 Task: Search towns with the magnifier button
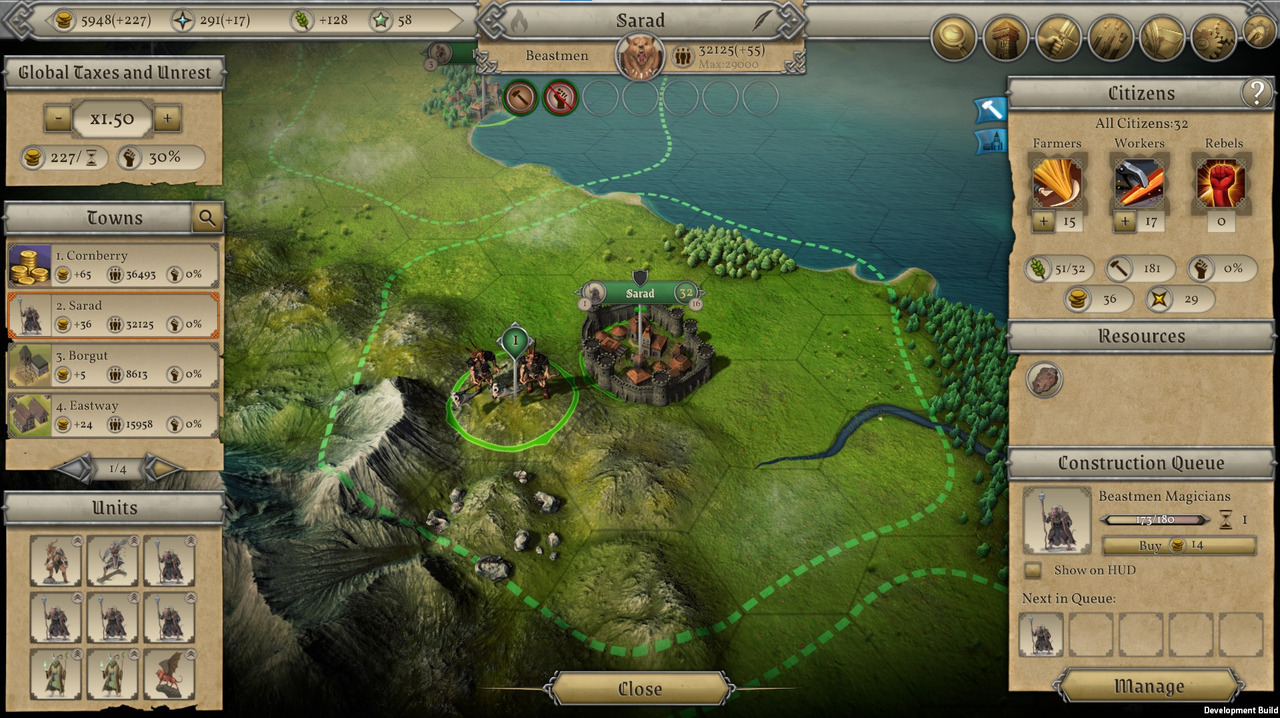click(x=207, y=217)
